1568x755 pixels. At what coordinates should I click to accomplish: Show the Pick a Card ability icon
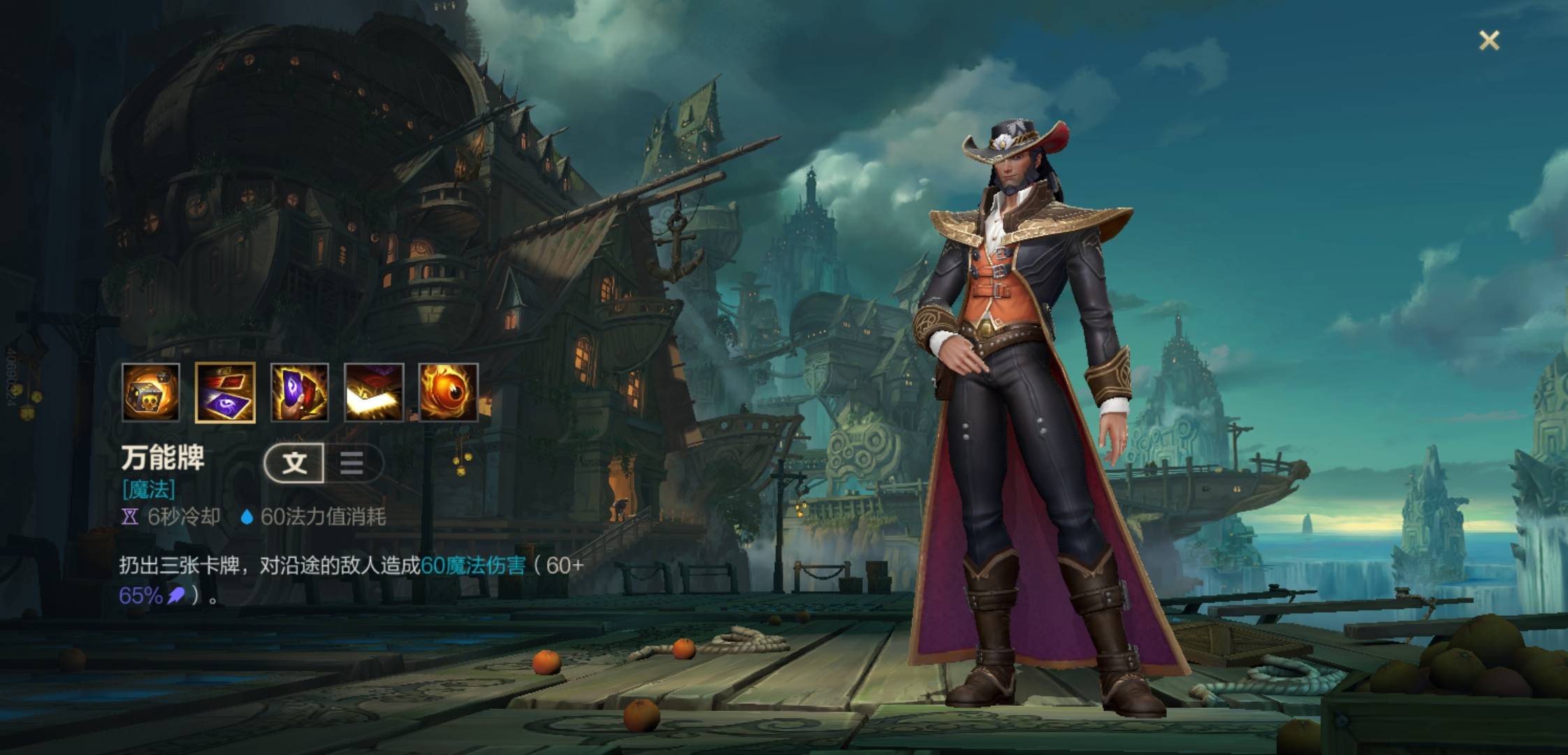(300, 392)
